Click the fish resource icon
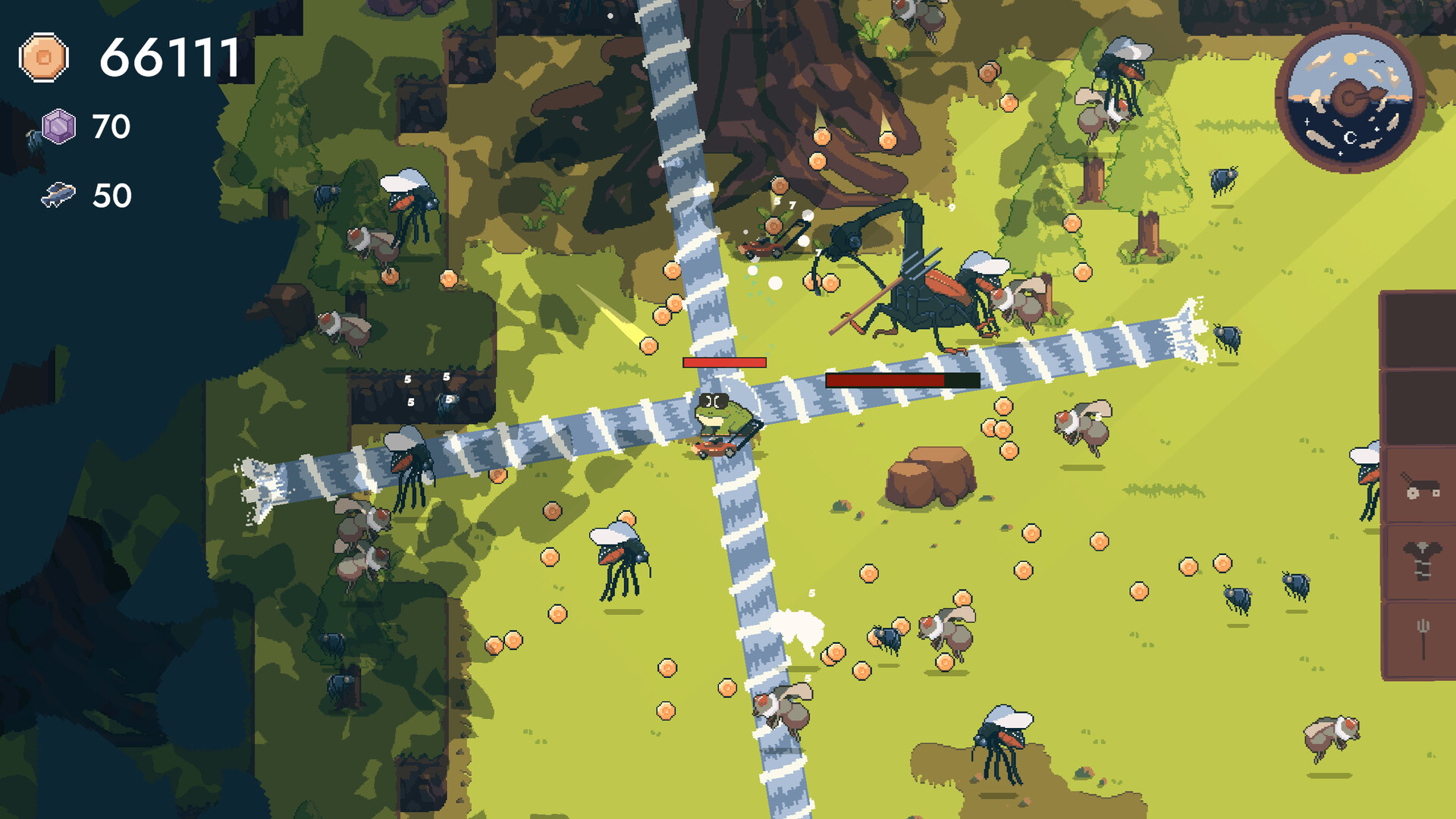 point(58,195)
